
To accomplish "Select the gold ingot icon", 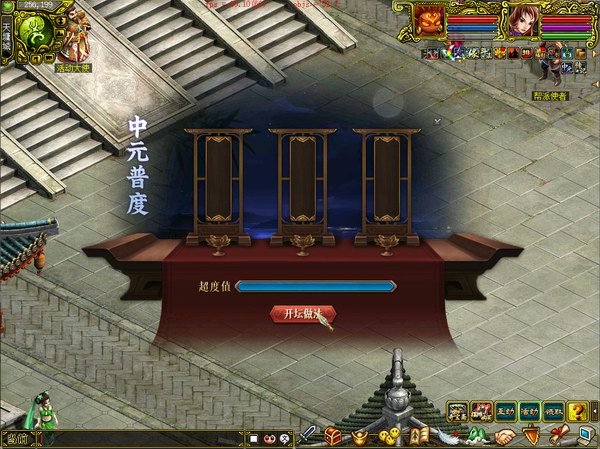I will pos(359,436).
